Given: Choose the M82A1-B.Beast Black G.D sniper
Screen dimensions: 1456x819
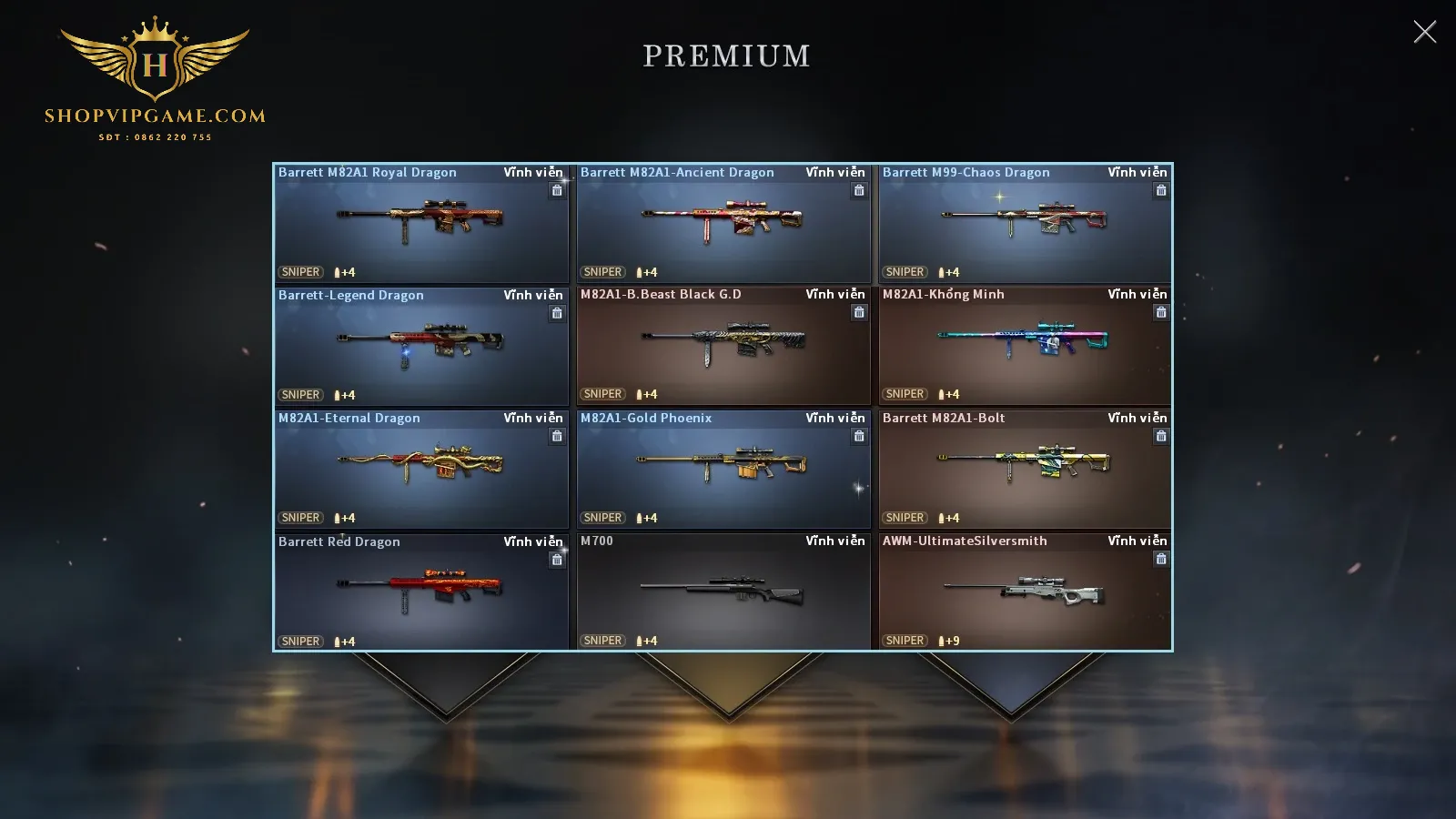Looking at the screenshot, I should coord(723,347).
